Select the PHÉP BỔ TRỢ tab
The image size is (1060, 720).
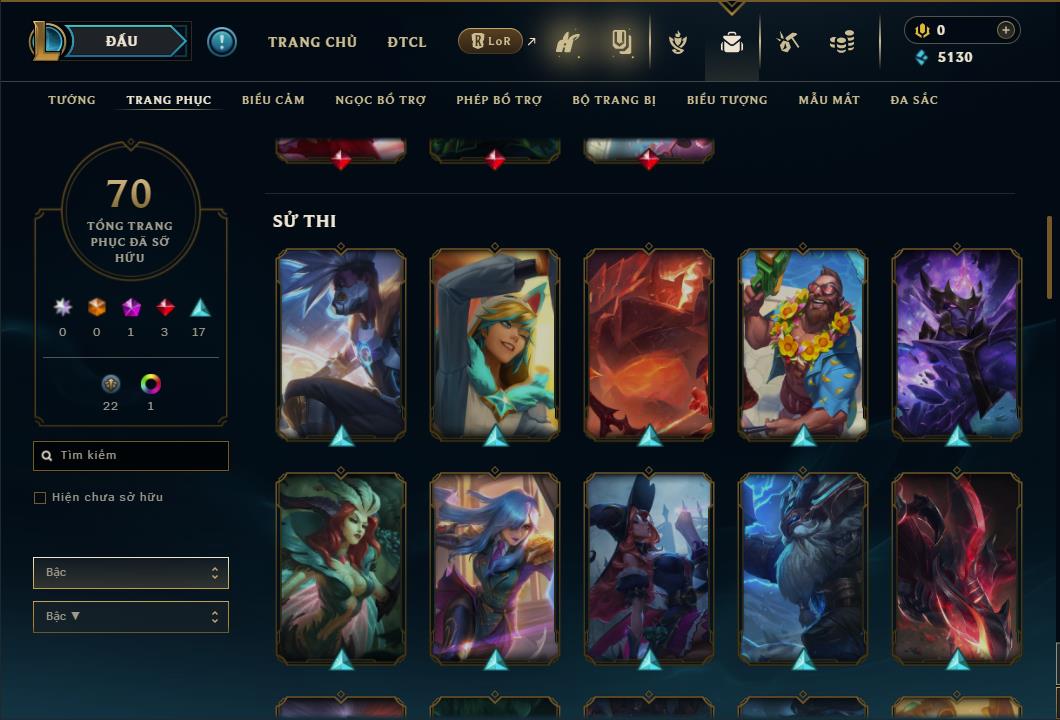(499, 100)
